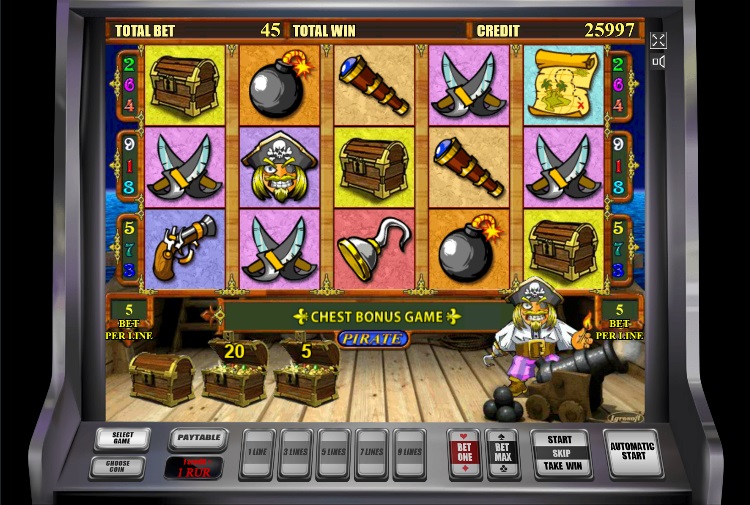The image size is (750, 505).
Task: Activate the 5 Lines button
Action: point(333,453)
